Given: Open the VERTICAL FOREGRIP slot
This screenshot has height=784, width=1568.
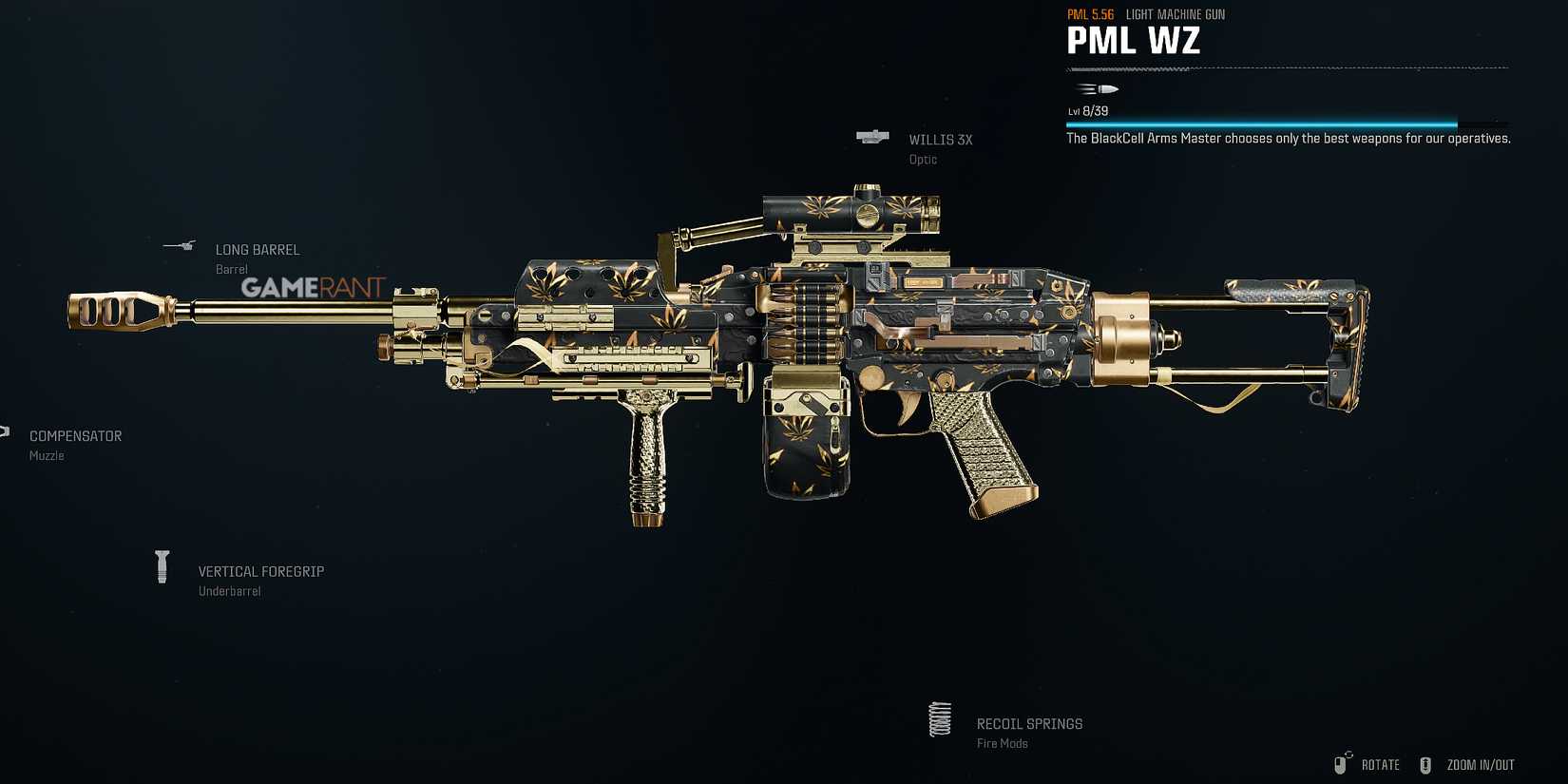Looking at the screenshot, I should [x=260, y=571].
